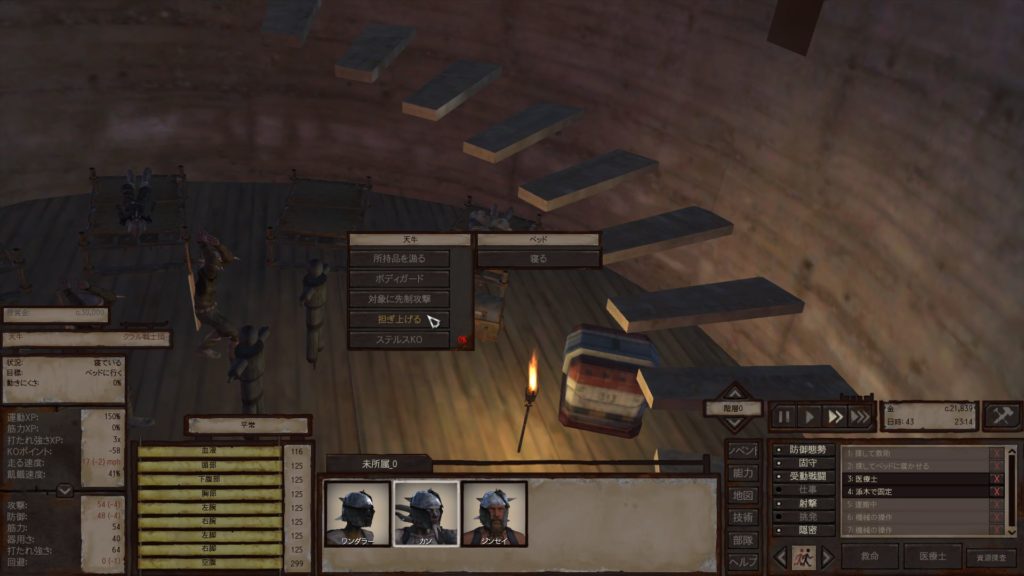
Task: Select the ワンダラー character portrait
Action: (357, 514)
